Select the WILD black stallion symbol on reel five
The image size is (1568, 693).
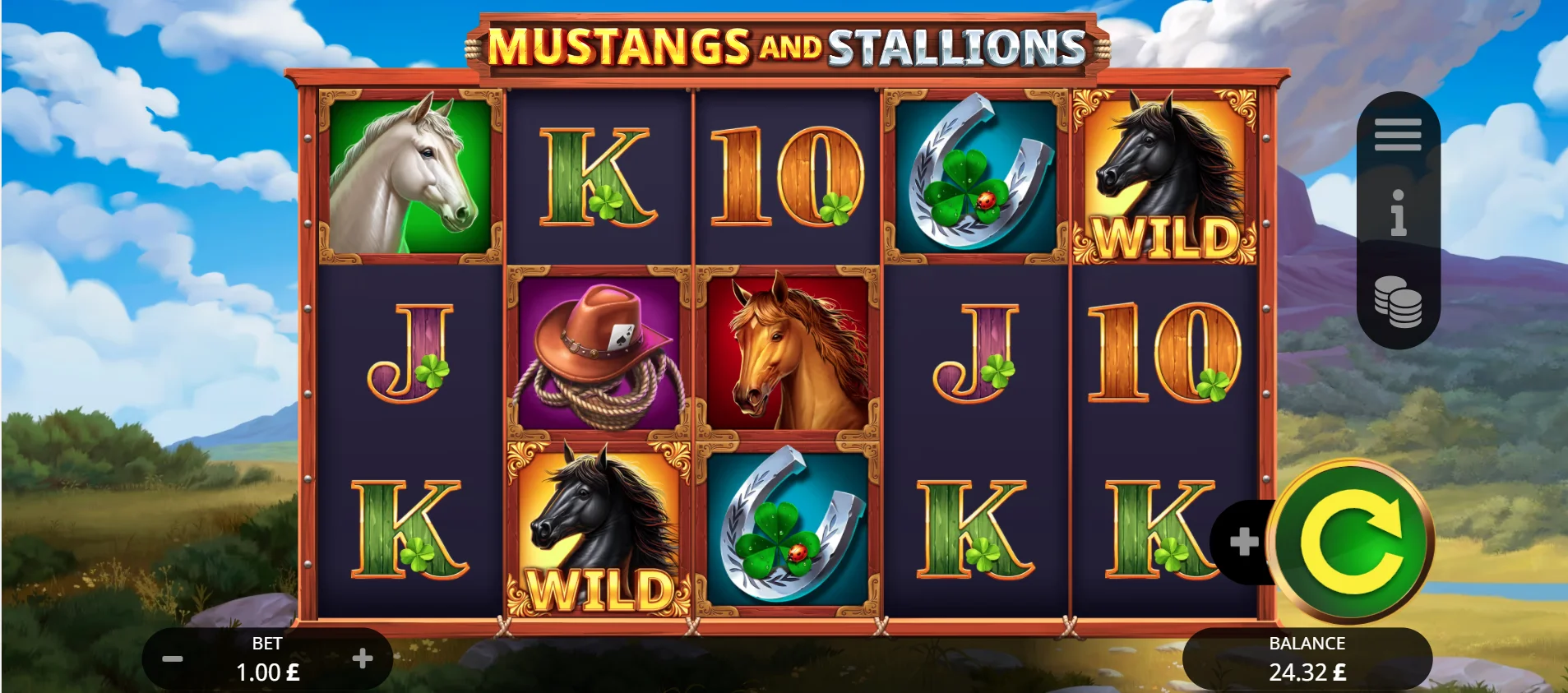point(1163,177)
